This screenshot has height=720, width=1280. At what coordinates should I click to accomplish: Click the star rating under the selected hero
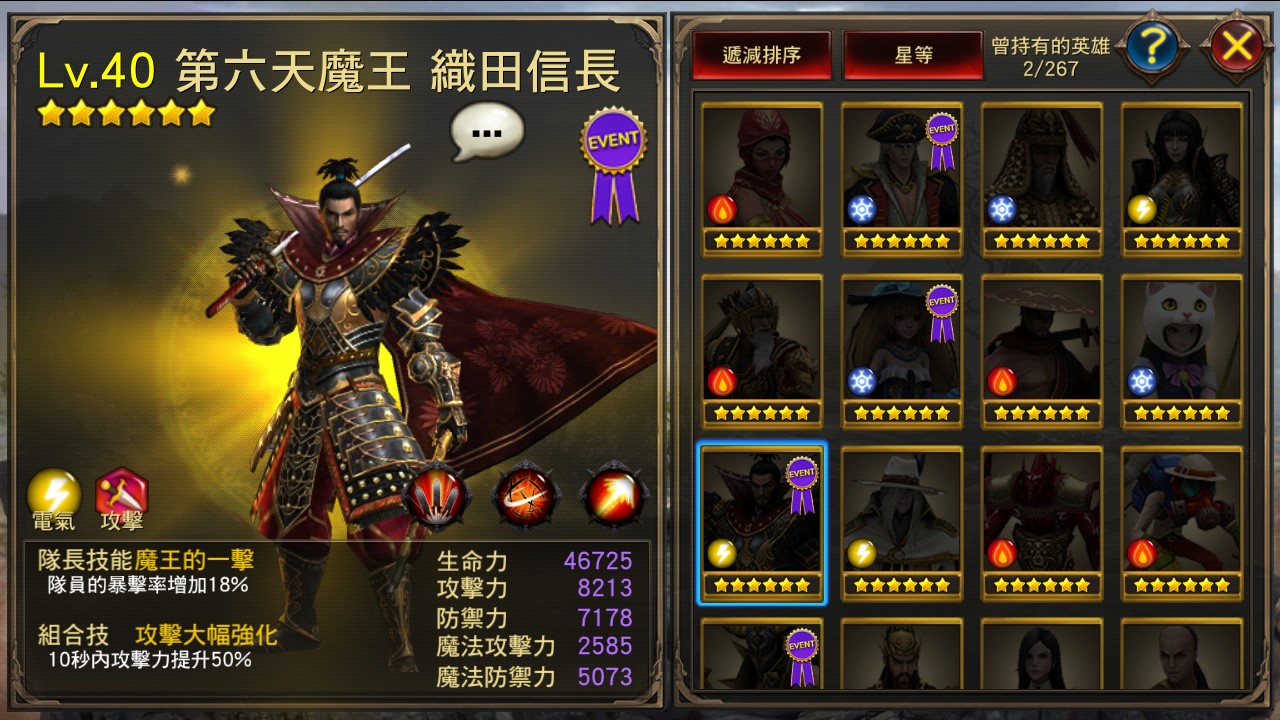[763, 583]
